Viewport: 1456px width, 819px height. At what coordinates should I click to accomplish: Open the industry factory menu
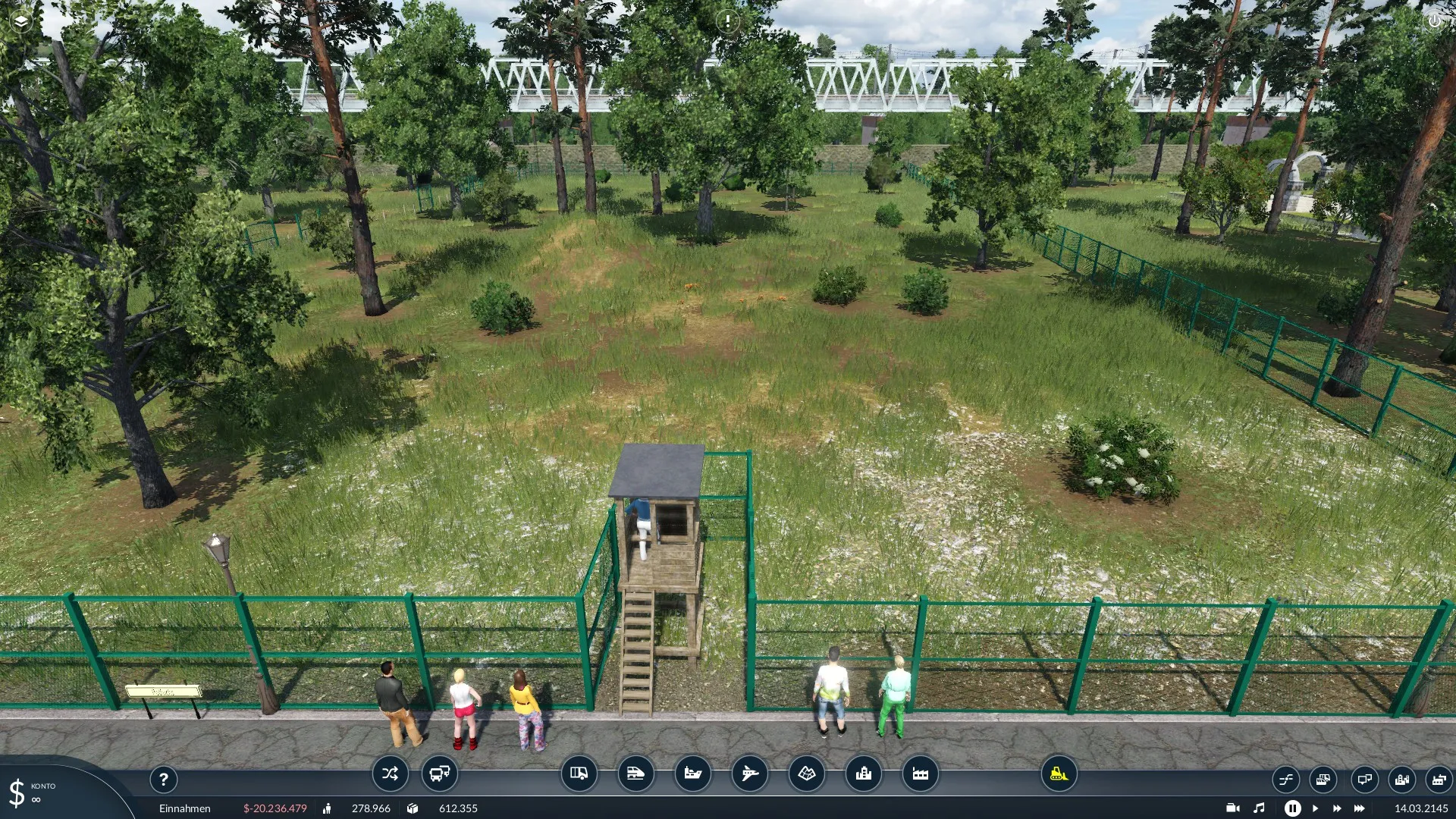[920, 773]
